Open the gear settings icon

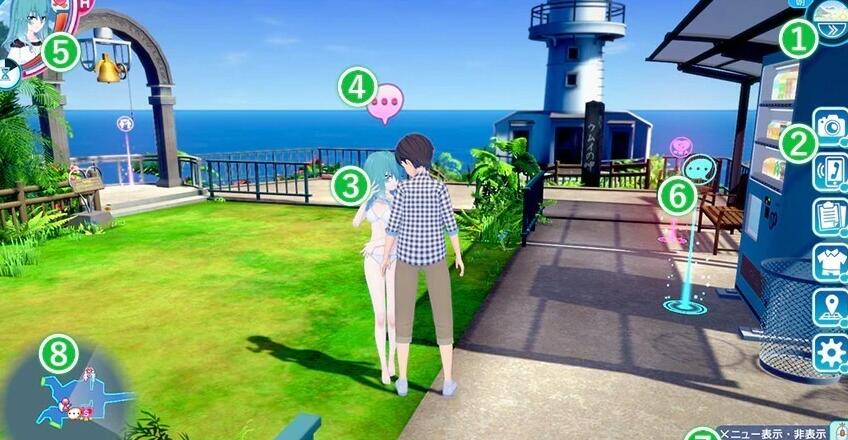pyautogui.click(x=830, y=353)
